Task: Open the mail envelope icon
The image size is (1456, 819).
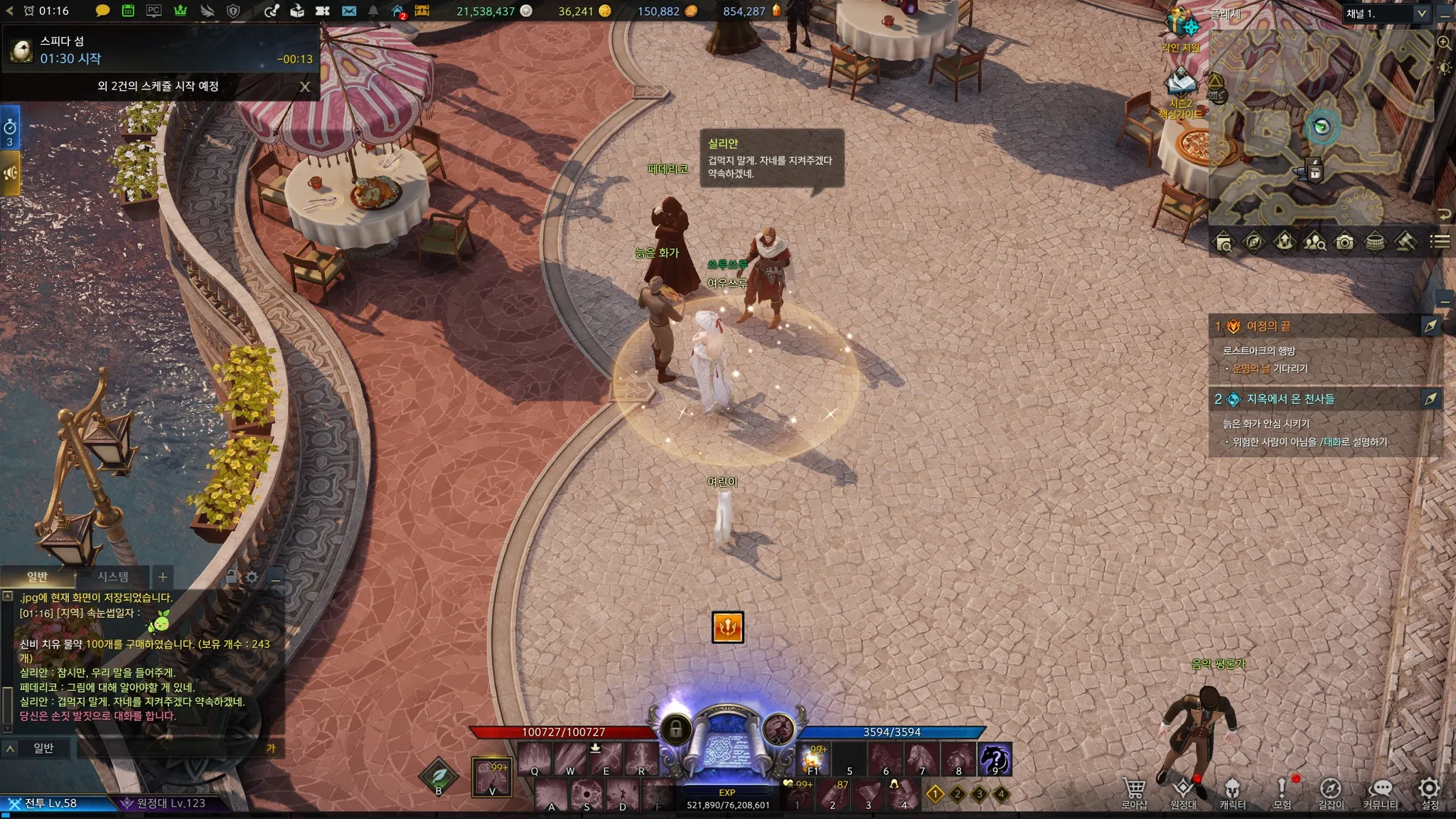Action: point(348,11)
